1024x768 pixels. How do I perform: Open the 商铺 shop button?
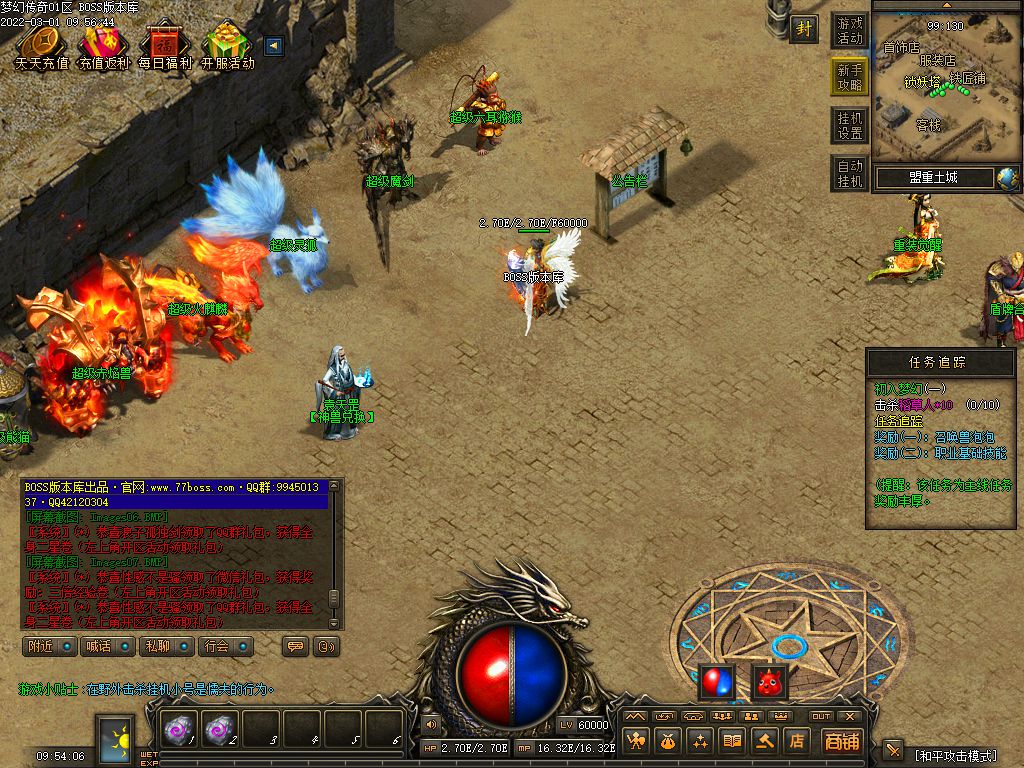(x=842, y=741)
